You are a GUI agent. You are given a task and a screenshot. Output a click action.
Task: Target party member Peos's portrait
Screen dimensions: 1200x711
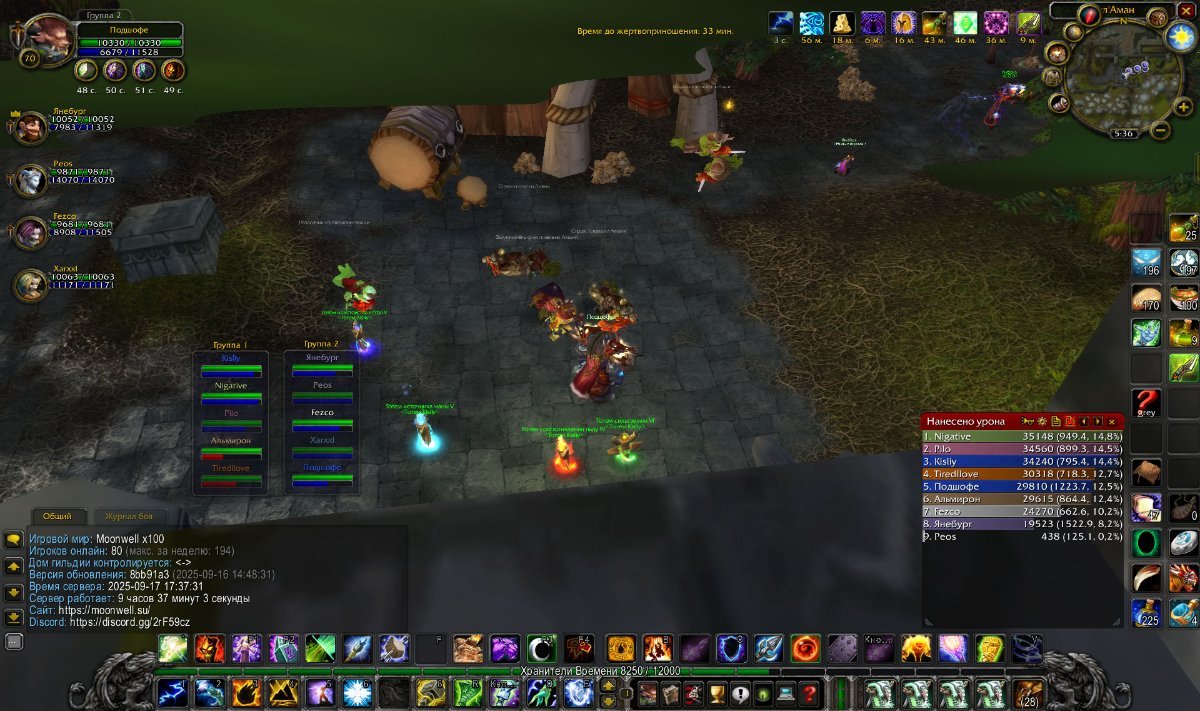[30, 180]
